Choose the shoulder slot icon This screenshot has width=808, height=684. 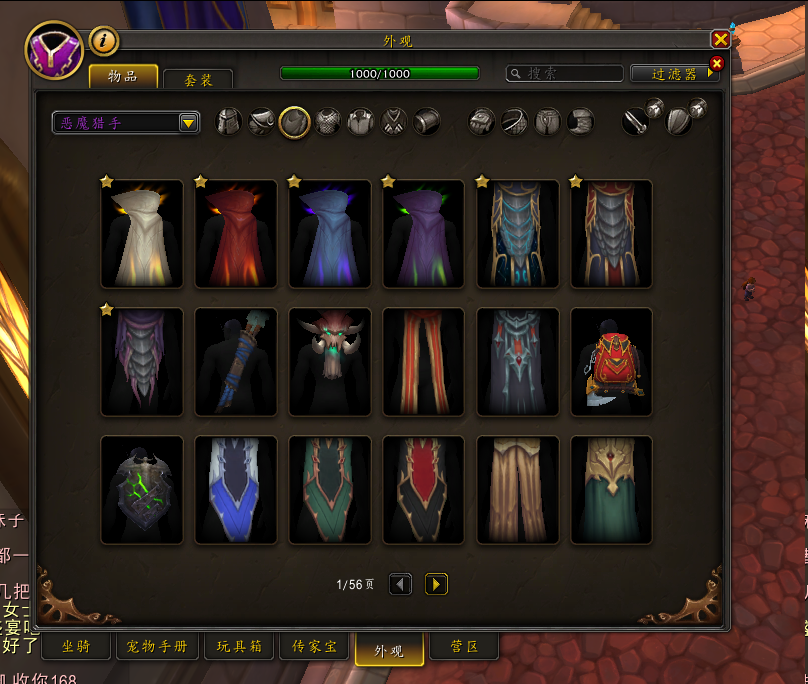(262, 122)
